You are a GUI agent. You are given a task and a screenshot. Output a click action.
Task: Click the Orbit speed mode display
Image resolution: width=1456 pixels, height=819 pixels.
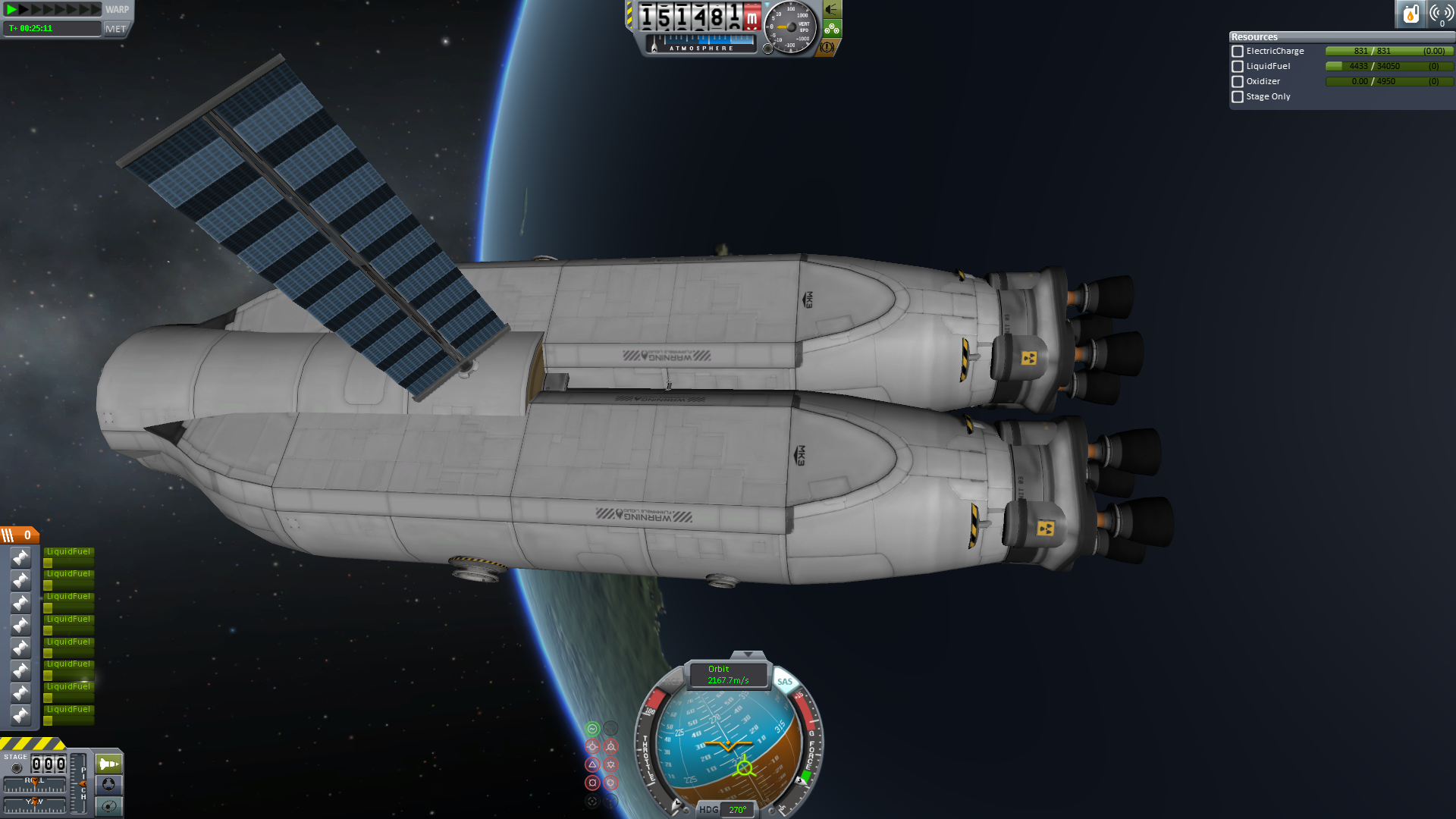(x=728, y=675)
